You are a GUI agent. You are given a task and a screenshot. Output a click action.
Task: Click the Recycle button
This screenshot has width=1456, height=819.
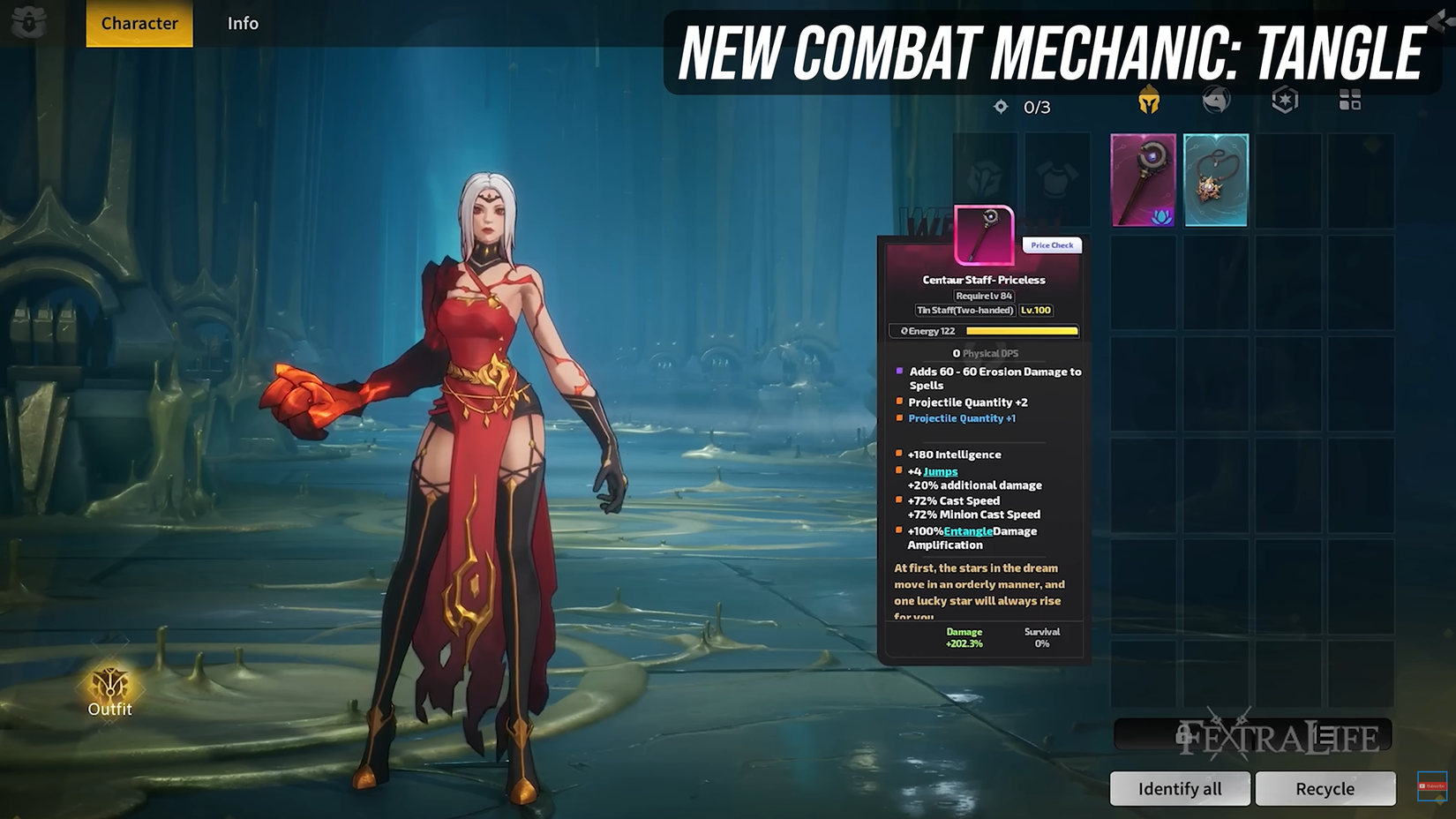(x=1325, y=788)
